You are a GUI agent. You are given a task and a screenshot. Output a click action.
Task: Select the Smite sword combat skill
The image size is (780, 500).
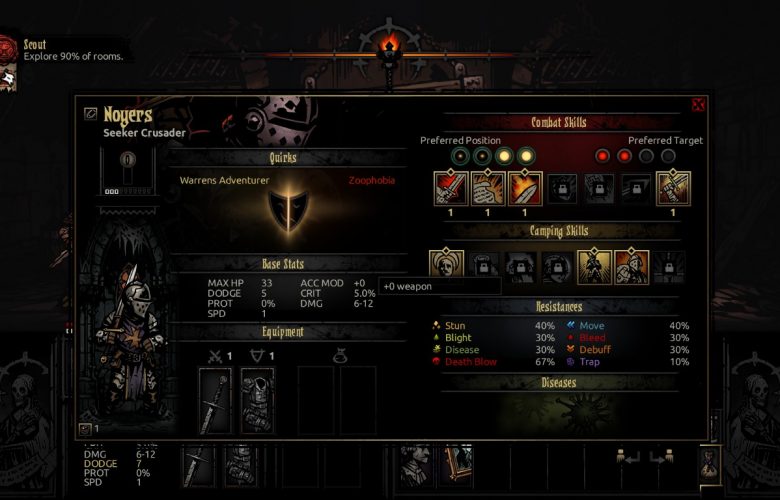pyautogui.click(x=450, y=189)
